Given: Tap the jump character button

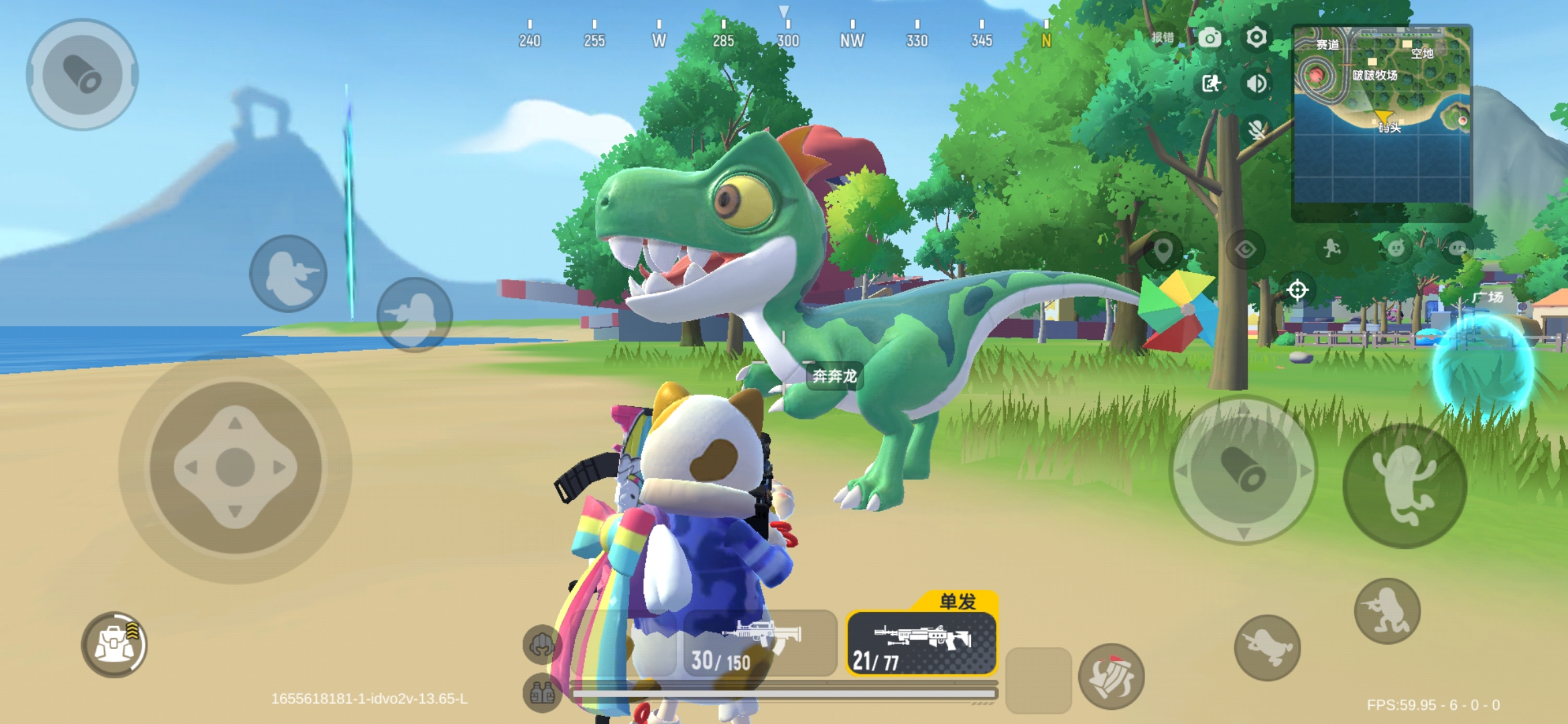Looking at the screenshot, I should click(x=1404, y=485).
